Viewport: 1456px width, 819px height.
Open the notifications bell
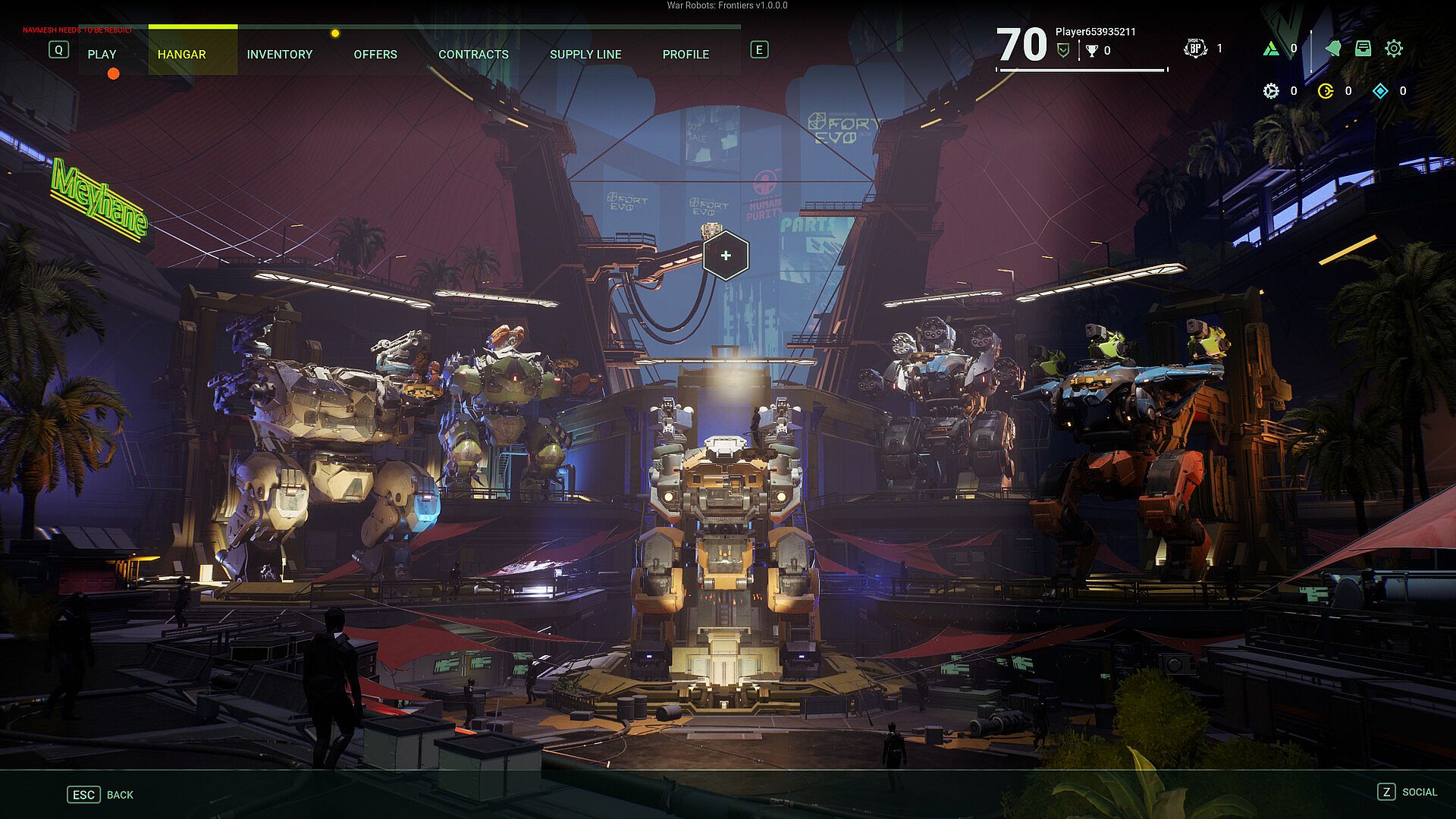click(1332, 49)
